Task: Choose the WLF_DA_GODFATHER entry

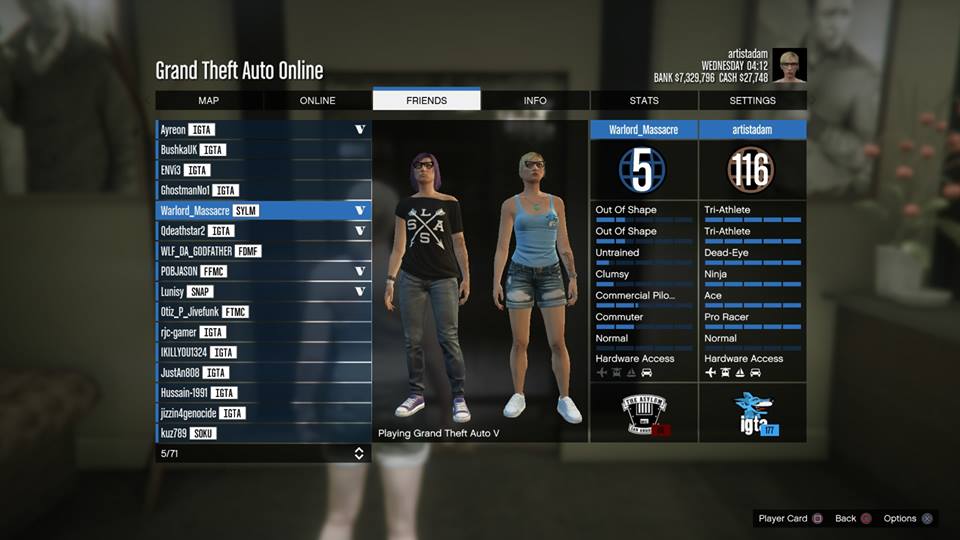Action: (x=263, y=251)
